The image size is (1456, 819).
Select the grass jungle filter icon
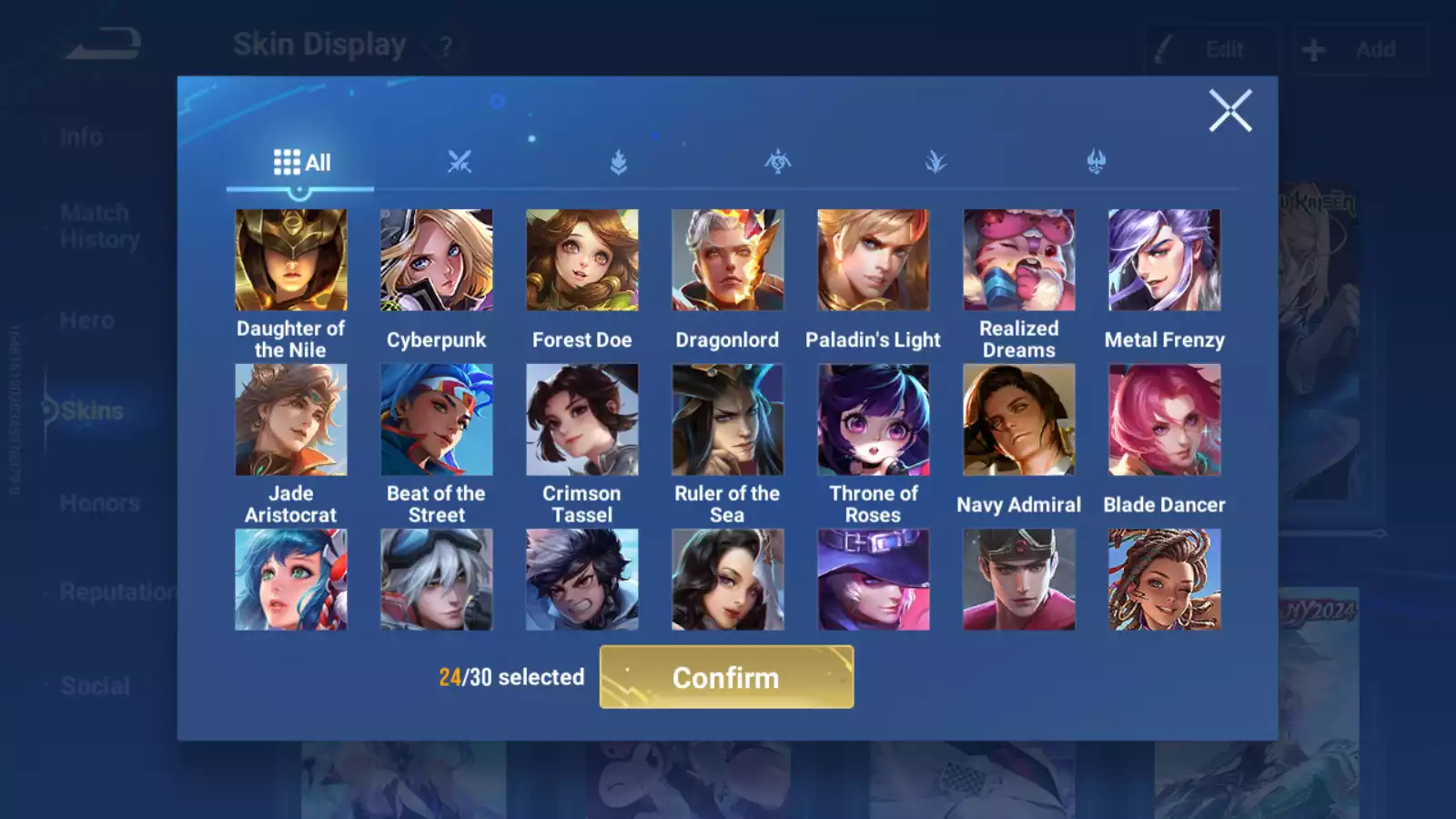[x=935, y=161]
